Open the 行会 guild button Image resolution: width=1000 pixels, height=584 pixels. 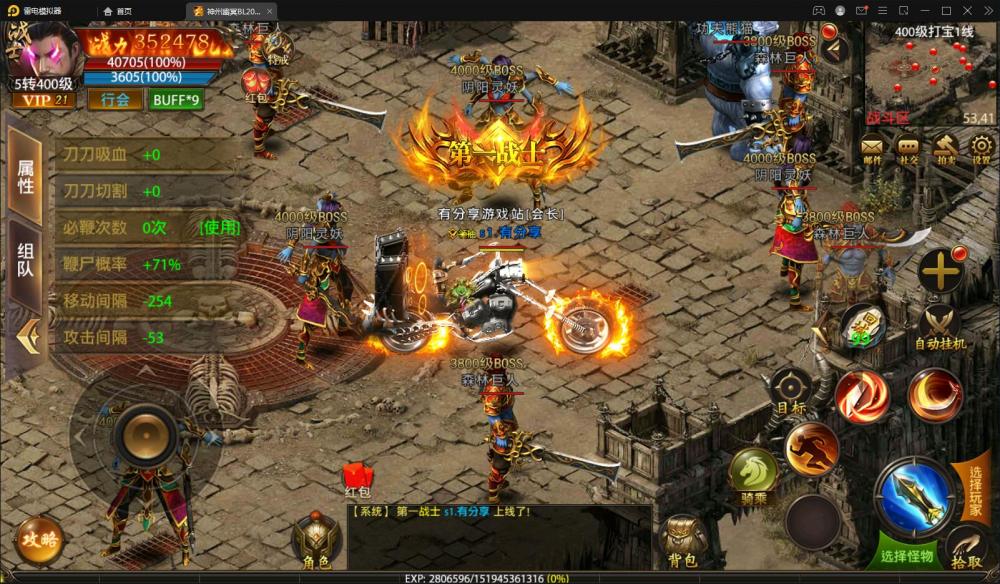pos(115,99)
